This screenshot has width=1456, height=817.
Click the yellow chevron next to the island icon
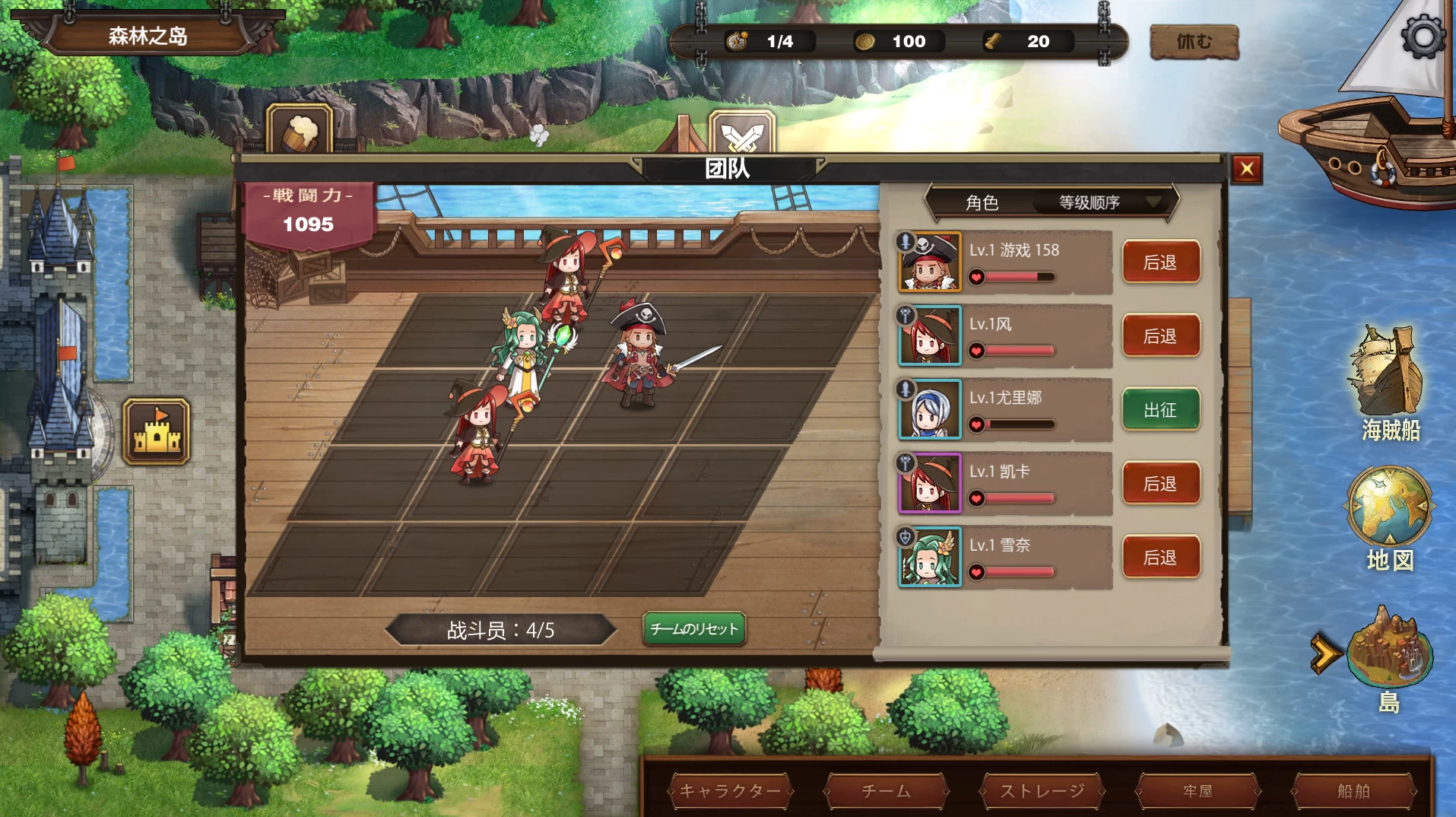click(x=1328, y=651)
